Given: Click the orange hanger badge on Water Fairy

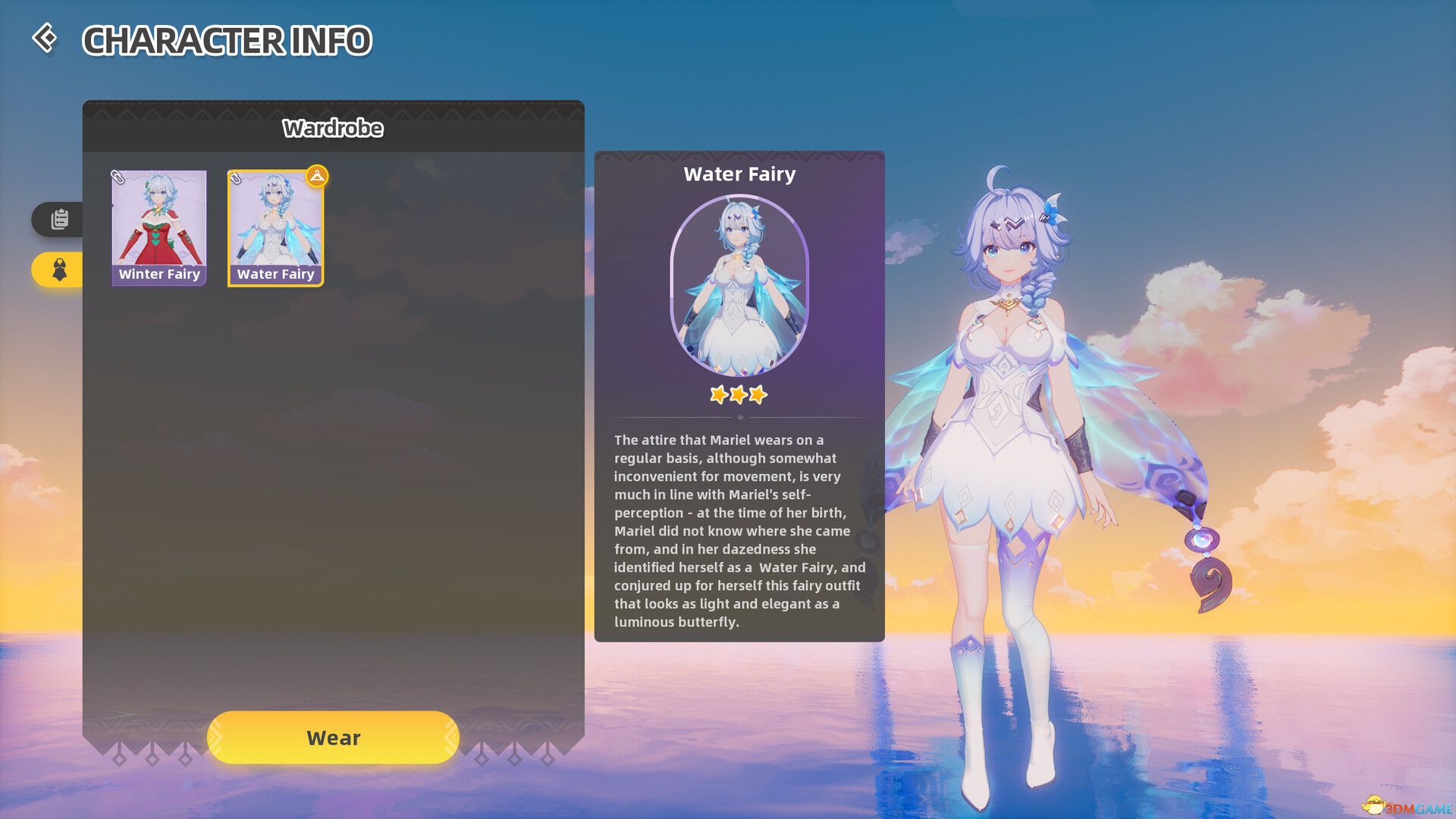Looking at the screenshot, I should pyautogui.click(x=318, y=176).
